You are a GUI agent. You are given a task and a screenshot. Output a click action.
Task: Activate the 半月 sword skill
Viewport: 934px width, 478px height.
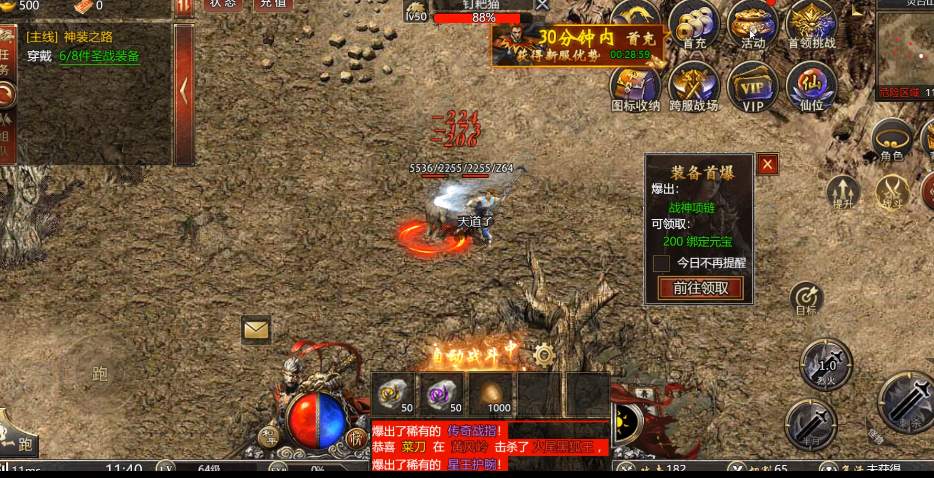tap(810, 423)
